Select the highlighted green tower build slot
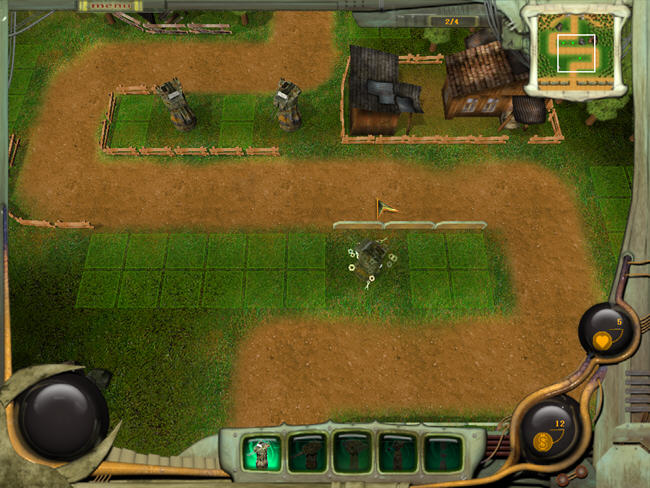The width and height of the screenshot is (650, 488). [262, 453]
